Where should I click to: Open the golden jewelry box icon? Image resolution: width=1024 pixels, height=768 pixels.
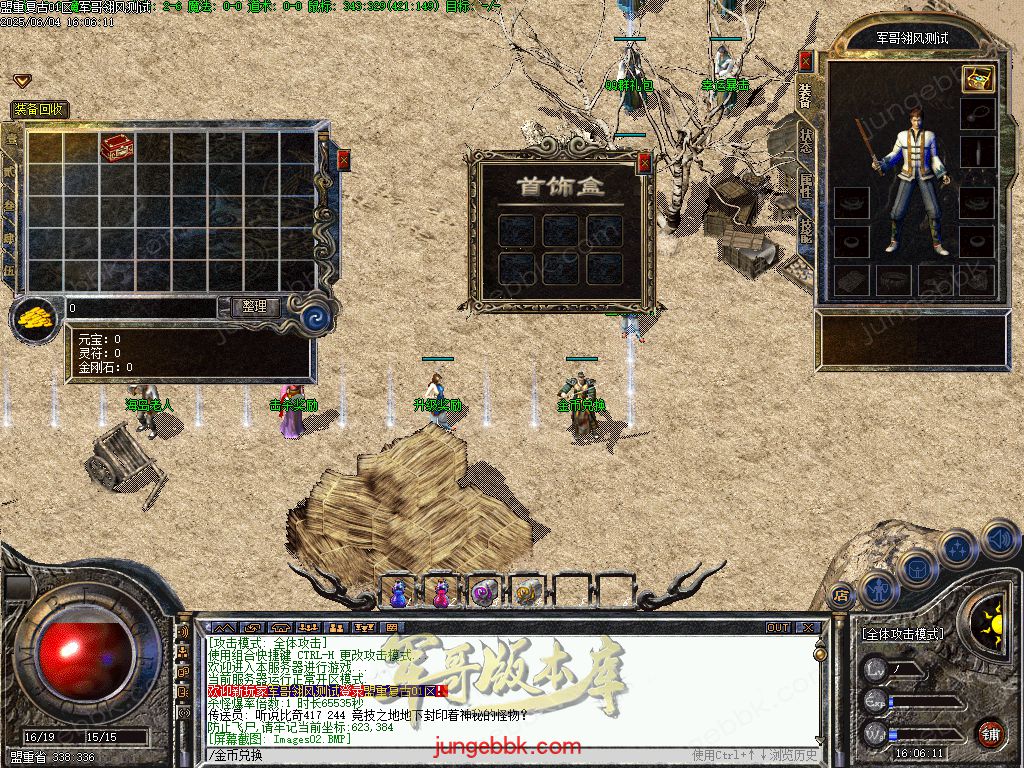pos(977,79)
